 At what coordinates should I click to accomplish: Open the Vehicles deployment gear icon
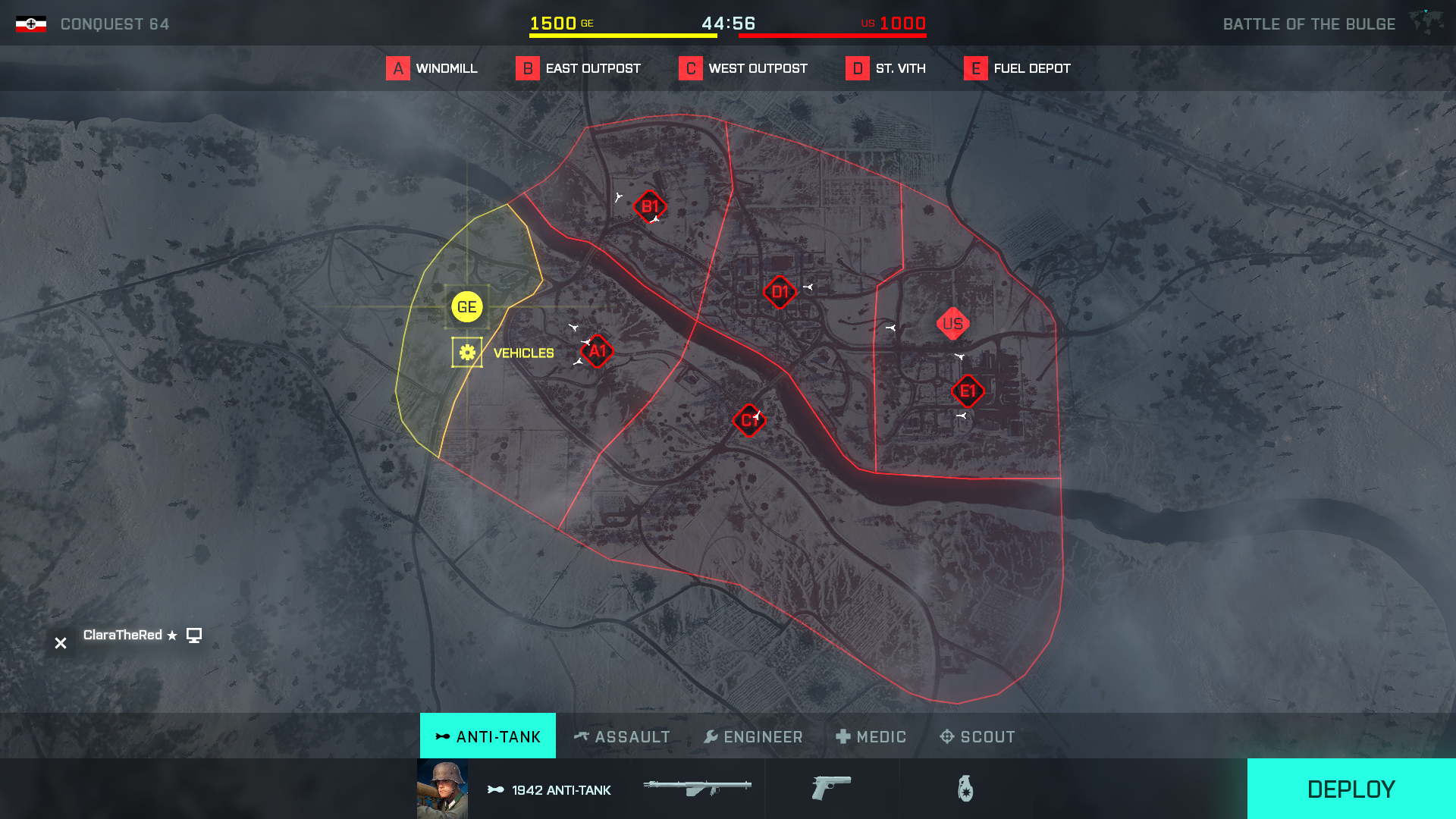466,351
